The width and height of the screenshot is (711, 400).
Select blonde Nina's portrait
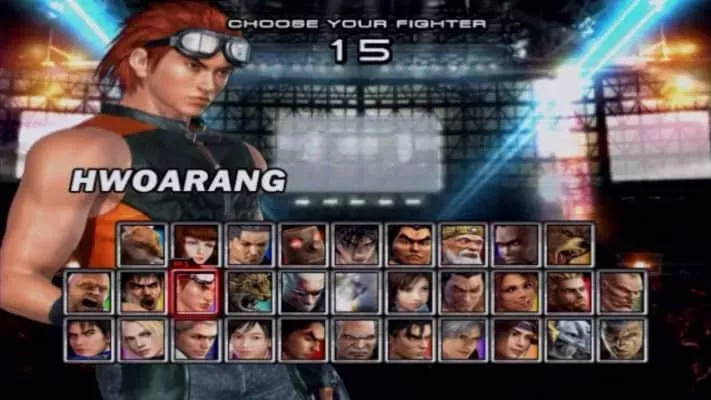tap(141, 339)
